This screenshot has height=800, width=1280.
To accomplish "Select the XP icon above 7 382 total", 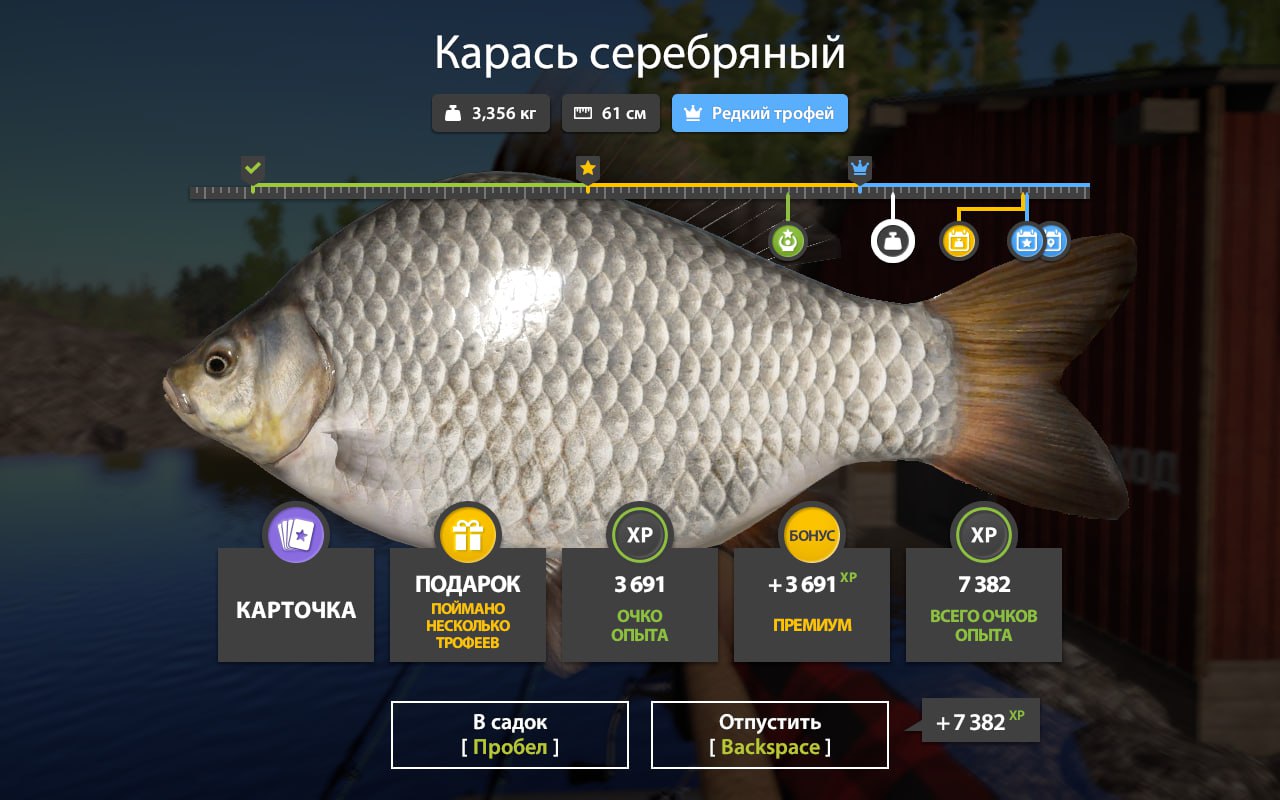I will point(983,534).
